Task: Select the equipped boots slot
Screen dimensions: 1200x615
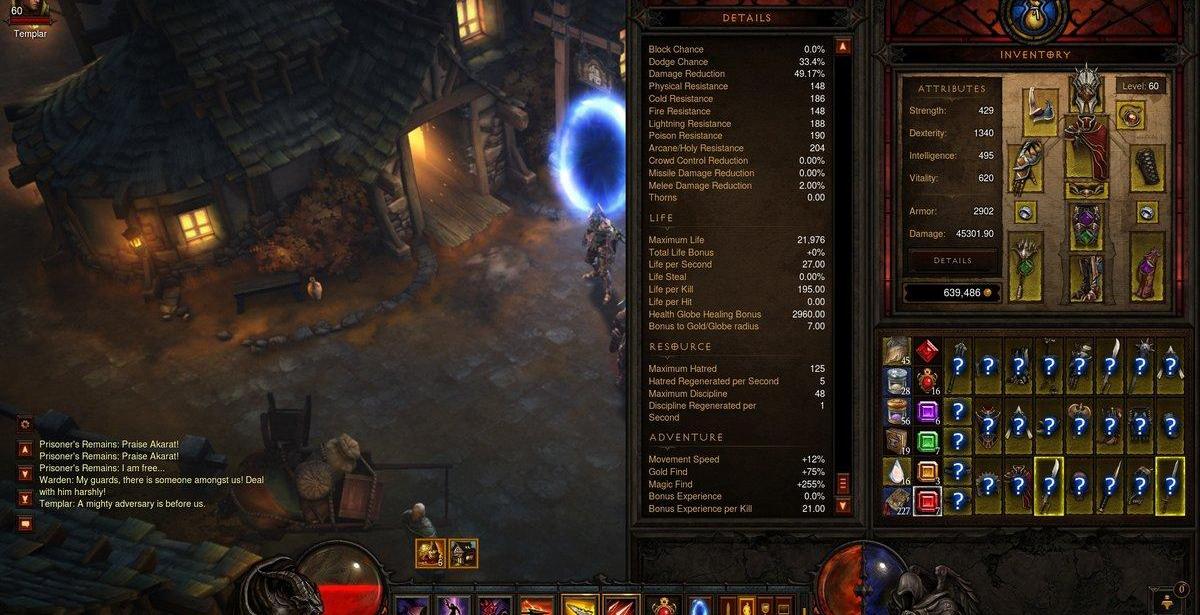Action: pyautogui.click(x=1086, y=277)
